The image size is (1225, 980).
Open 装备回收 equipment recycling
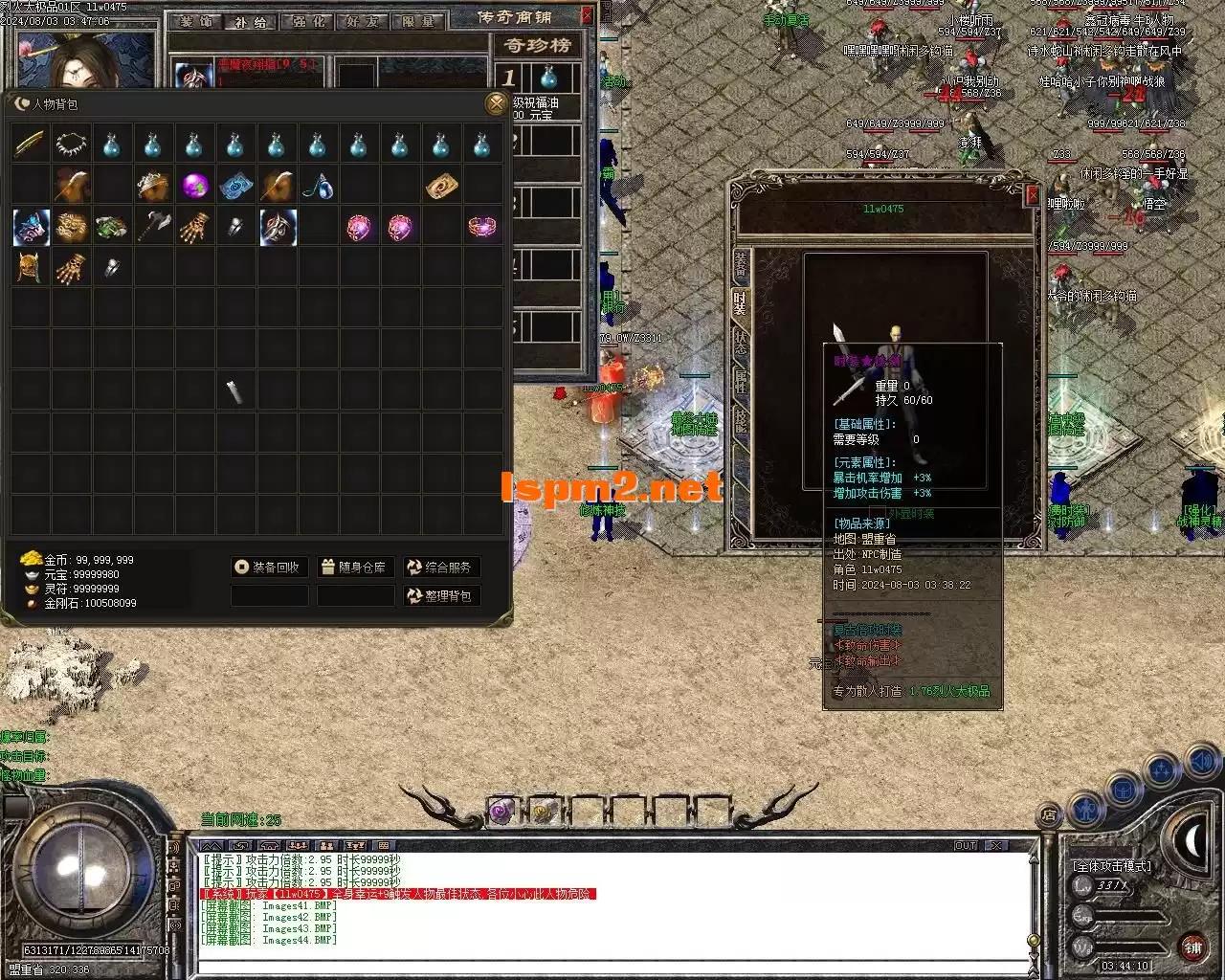point(269,568)
